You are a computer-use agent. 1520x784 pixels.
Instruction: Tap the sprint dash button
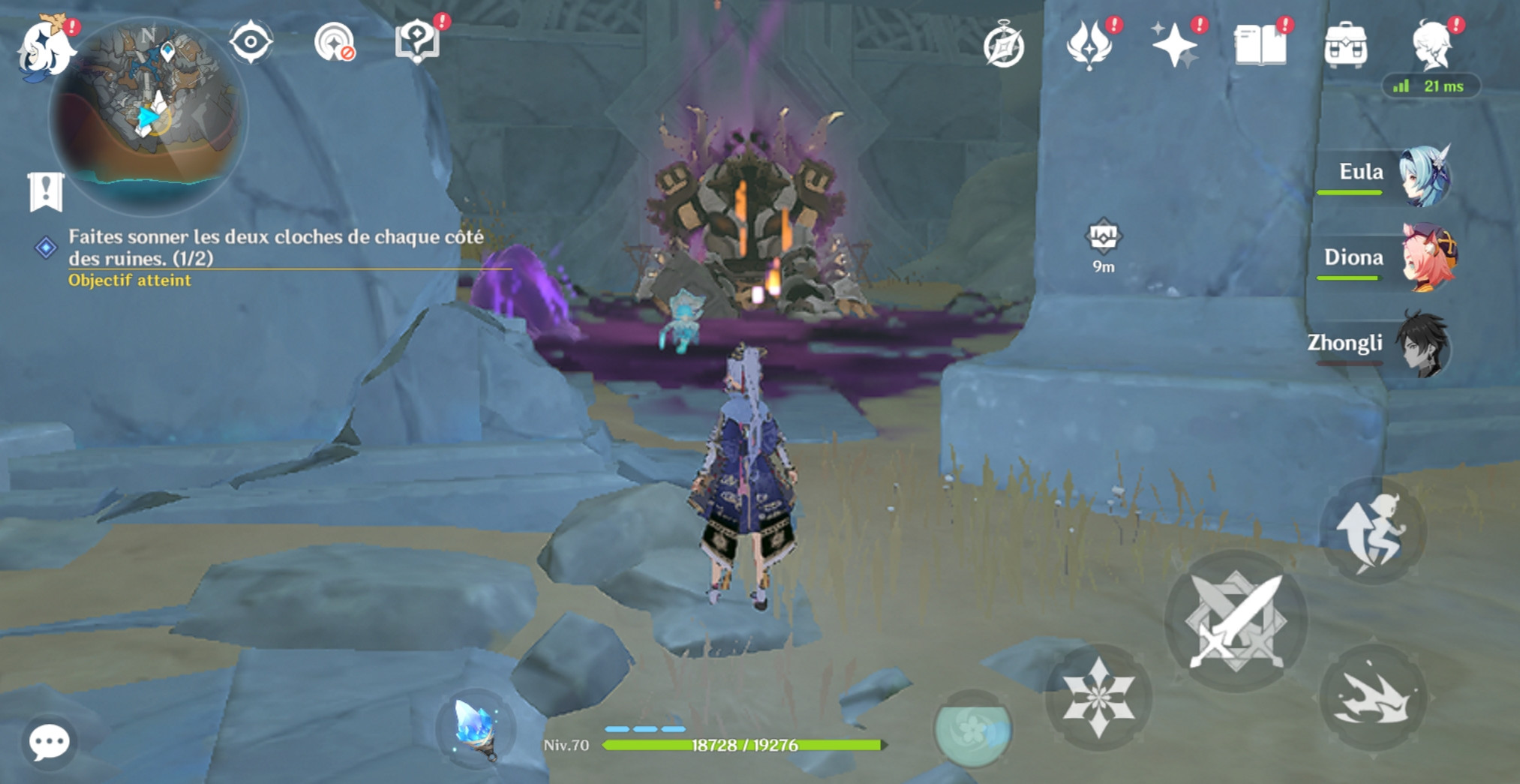pos(1373,698)
